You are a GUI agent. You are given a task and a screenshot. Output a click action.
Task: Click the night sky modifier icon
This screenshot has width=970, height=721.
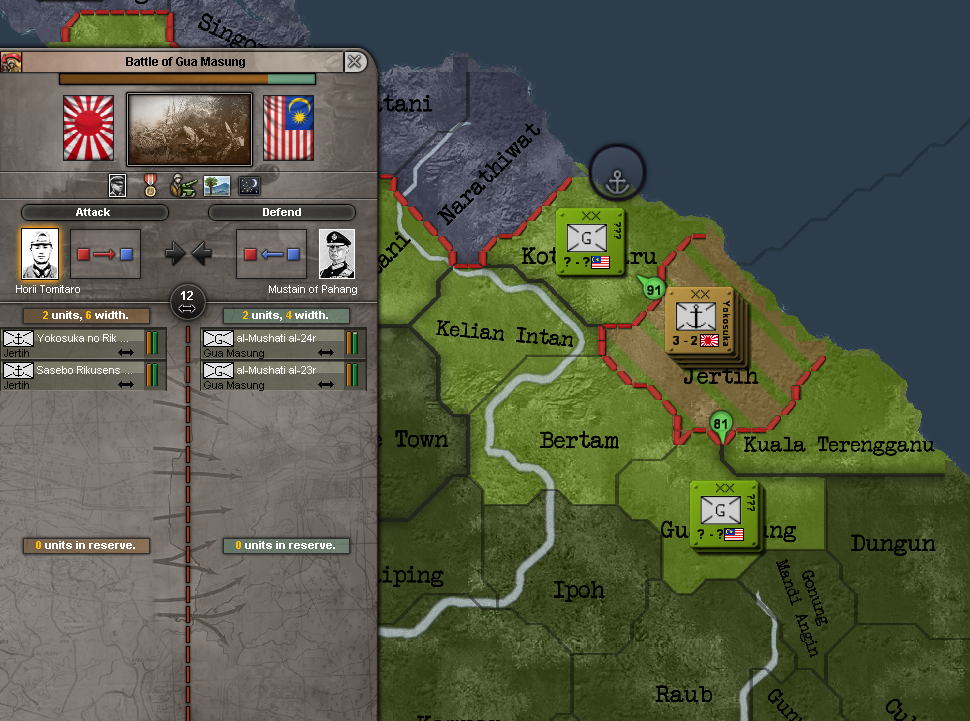(x=249, y=185)
